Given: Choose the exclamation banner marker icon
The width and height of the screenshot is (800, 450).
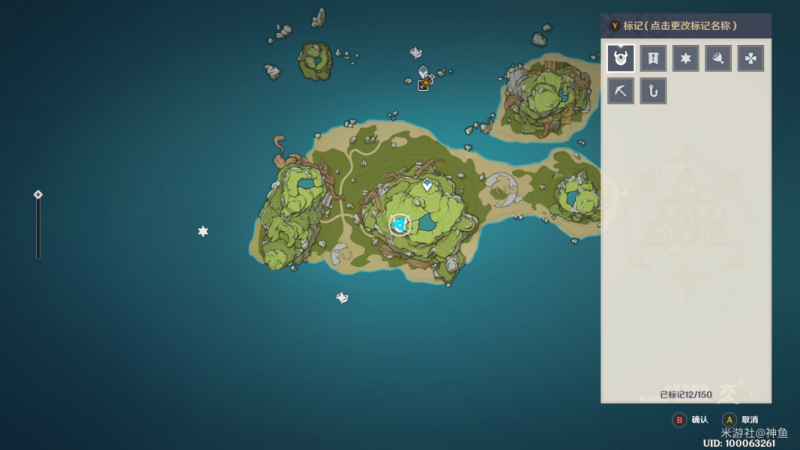Looking at the screenshot, I should pos(653,59).
